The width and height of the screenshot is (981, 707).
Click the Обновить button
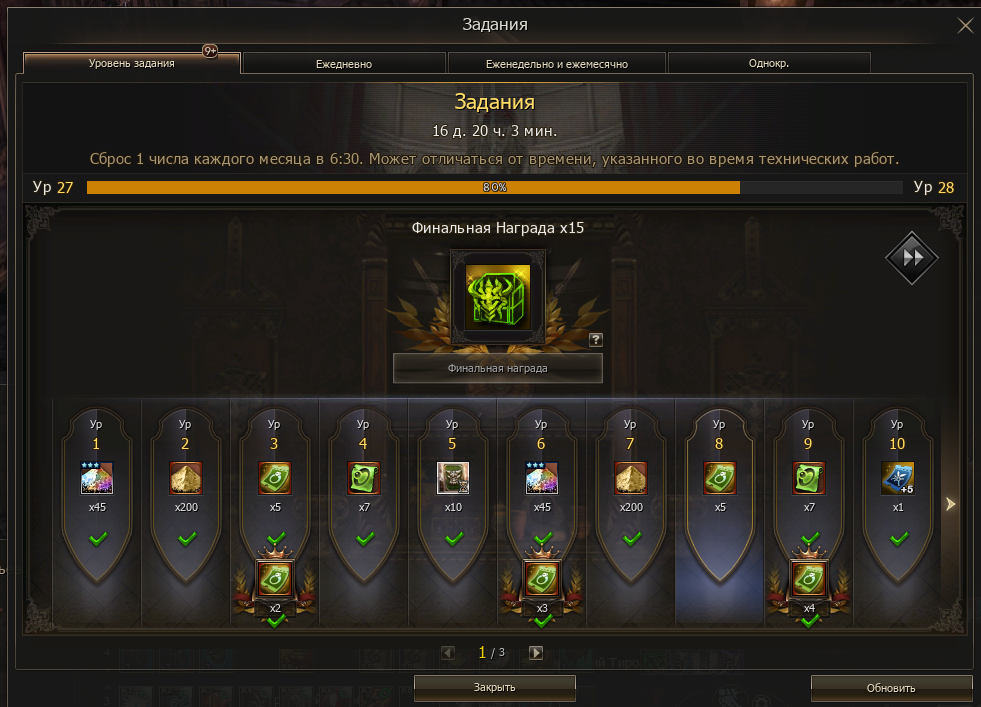tap(890, 687)
